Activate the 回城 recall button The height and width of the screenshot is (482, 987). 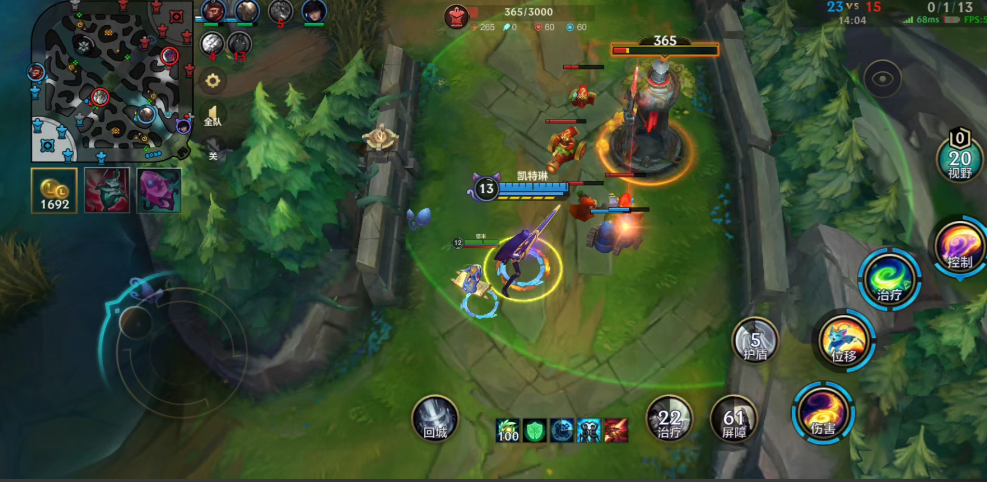point(435,417)
